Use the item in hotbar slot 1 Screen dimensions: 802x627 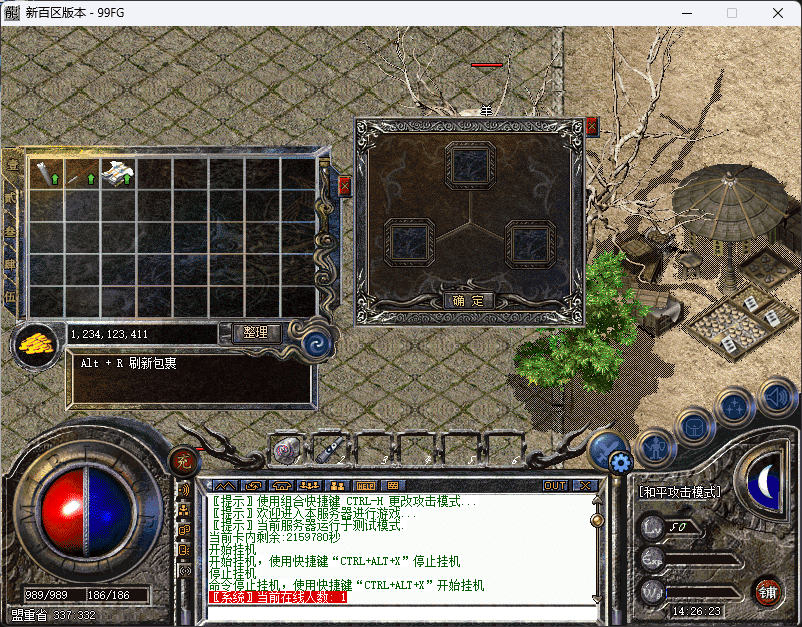click(288, 449)
